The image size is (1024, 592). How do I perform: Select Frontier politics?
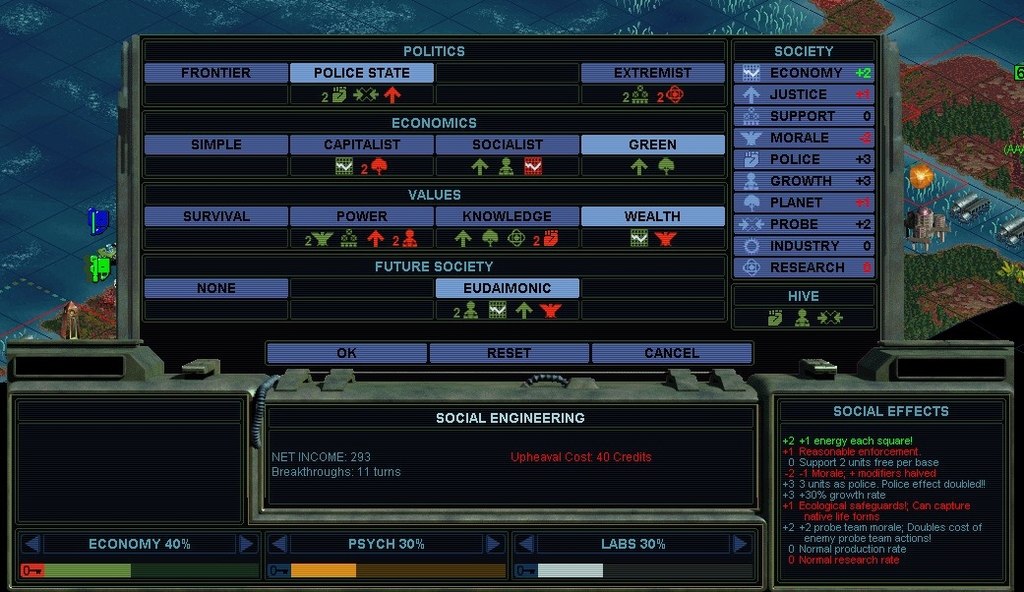[x=216, y=73]
